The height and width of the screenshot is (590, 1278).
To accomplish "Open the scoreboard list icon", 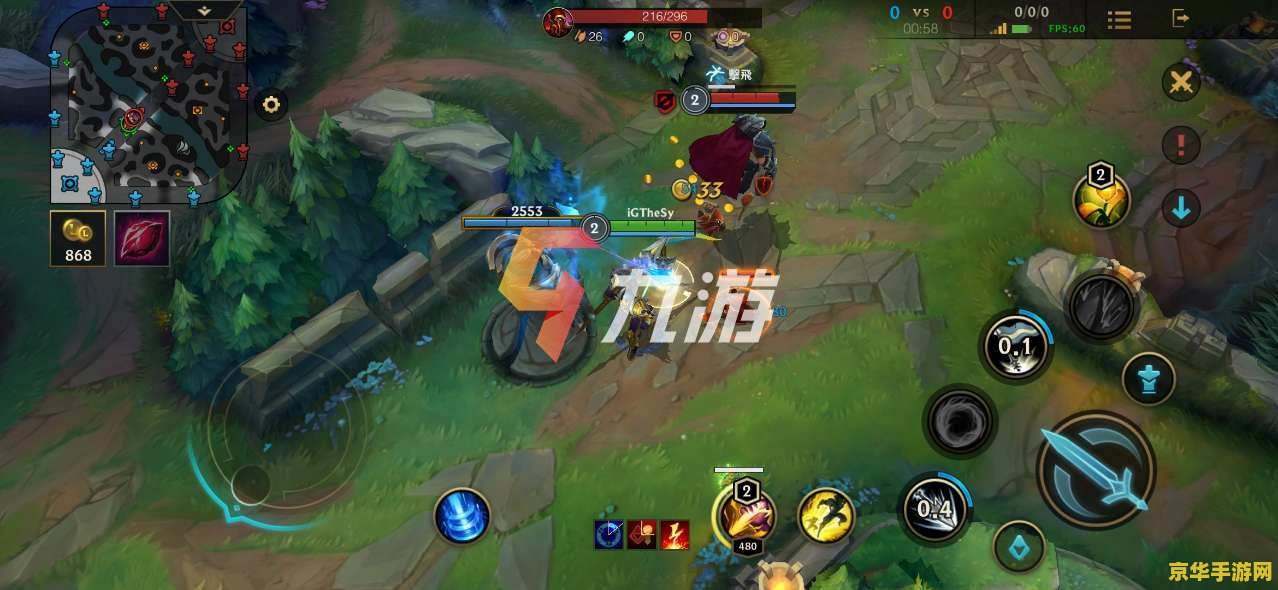I will (1119, 18).
